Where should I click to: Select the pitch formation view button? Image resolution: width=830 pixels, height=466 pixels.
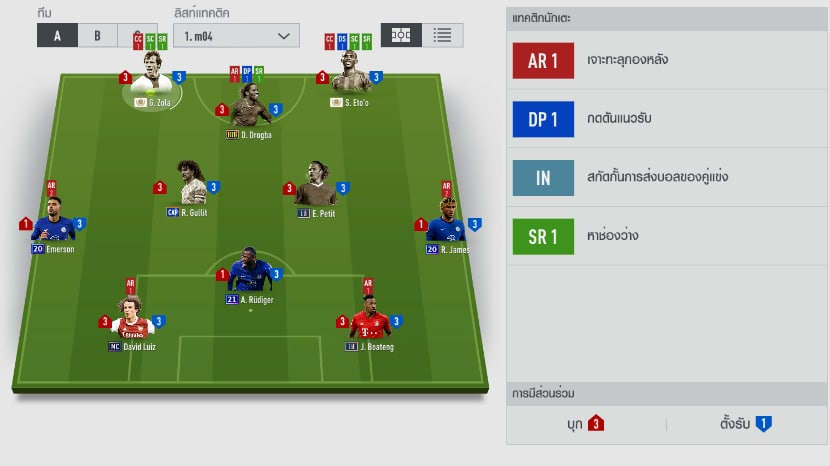(401, 34)
